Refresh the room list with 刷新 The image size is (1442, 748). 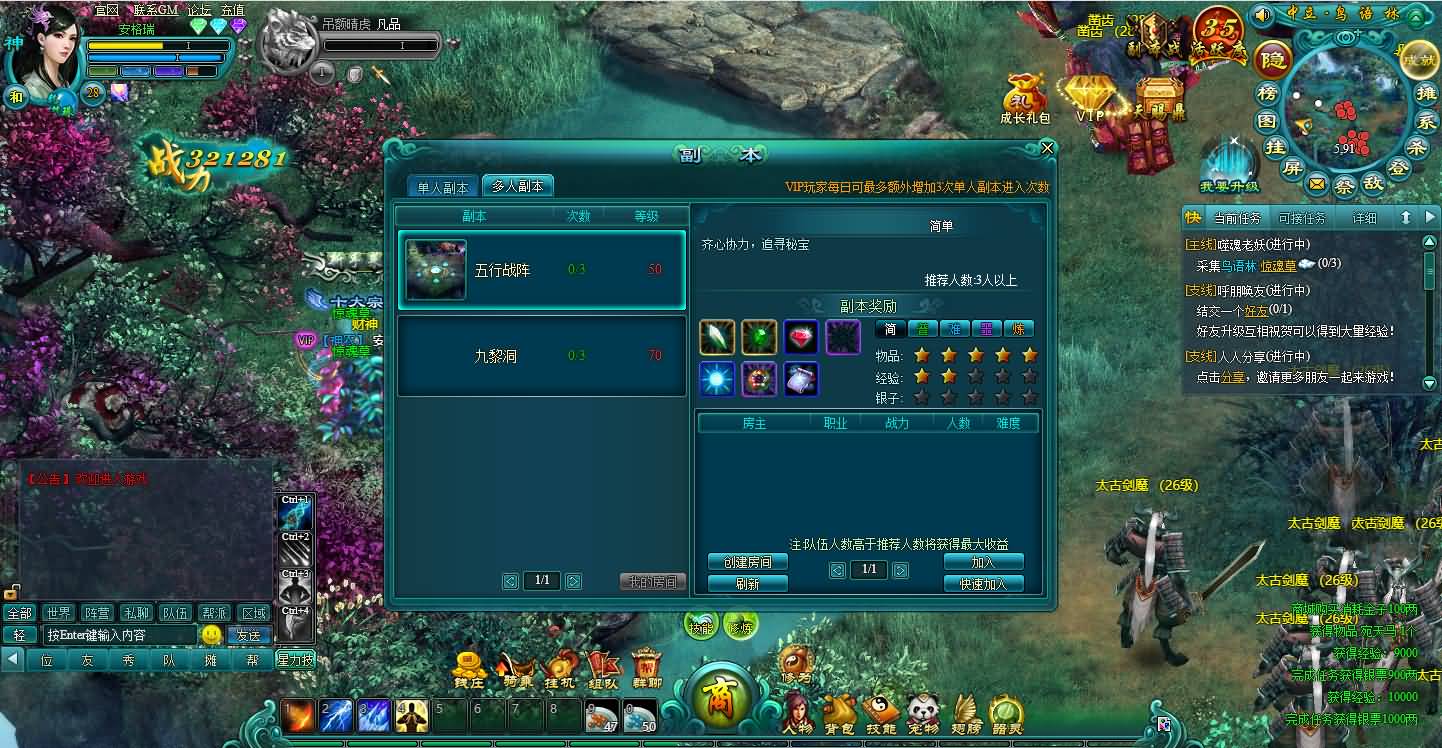pyautogui.click(x=747, y=584)
